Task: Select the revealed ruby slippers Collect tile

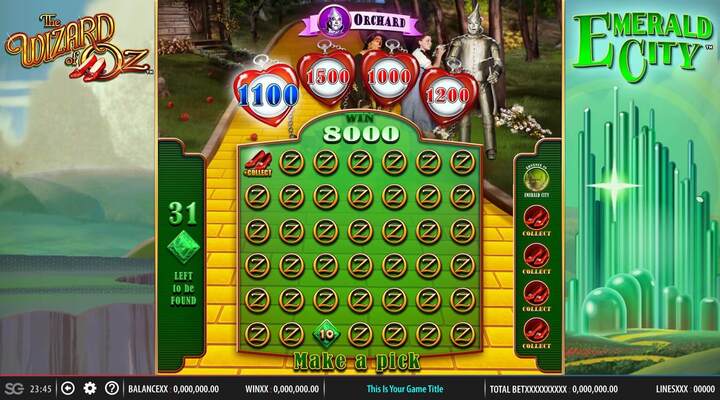Action: click(257, 162)
